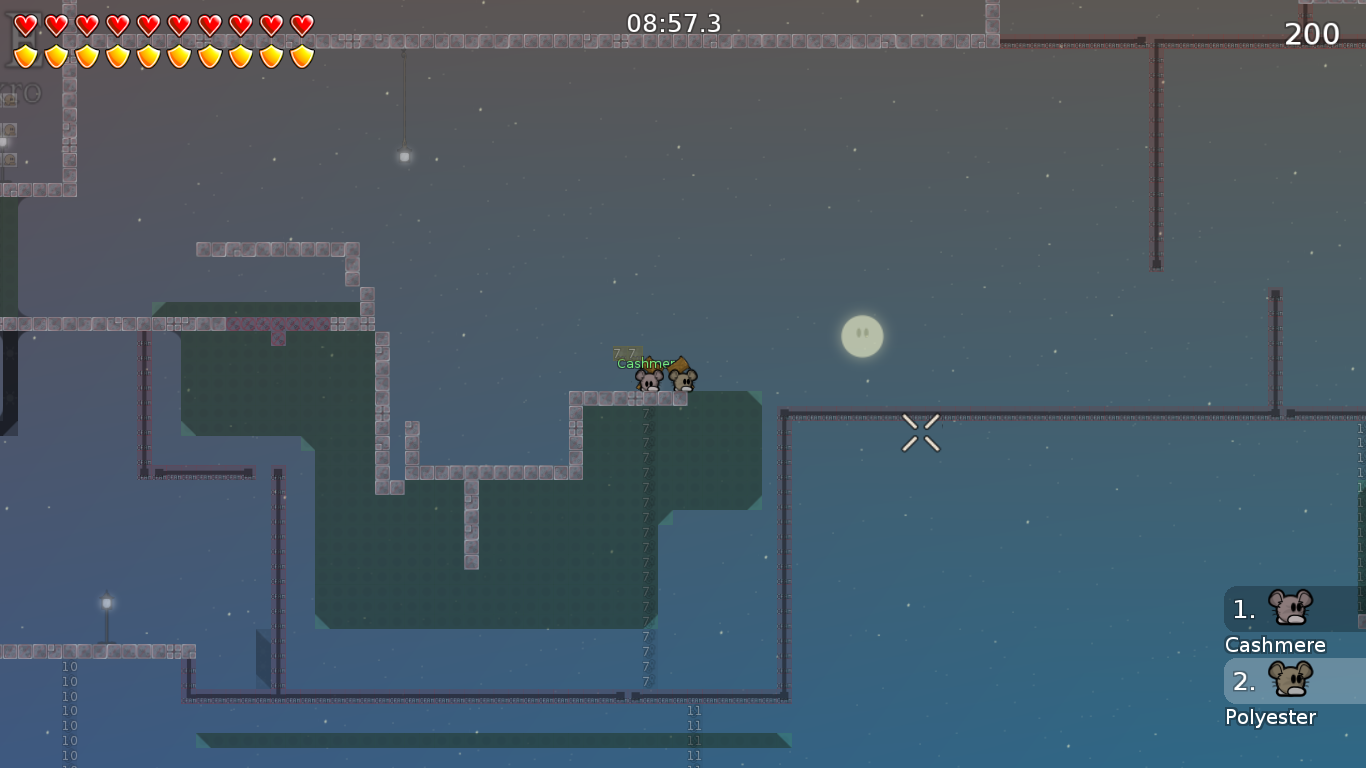Select the crossed white sticks on the platform
This screenshot has height=768, width=1366.
point(920,430)
